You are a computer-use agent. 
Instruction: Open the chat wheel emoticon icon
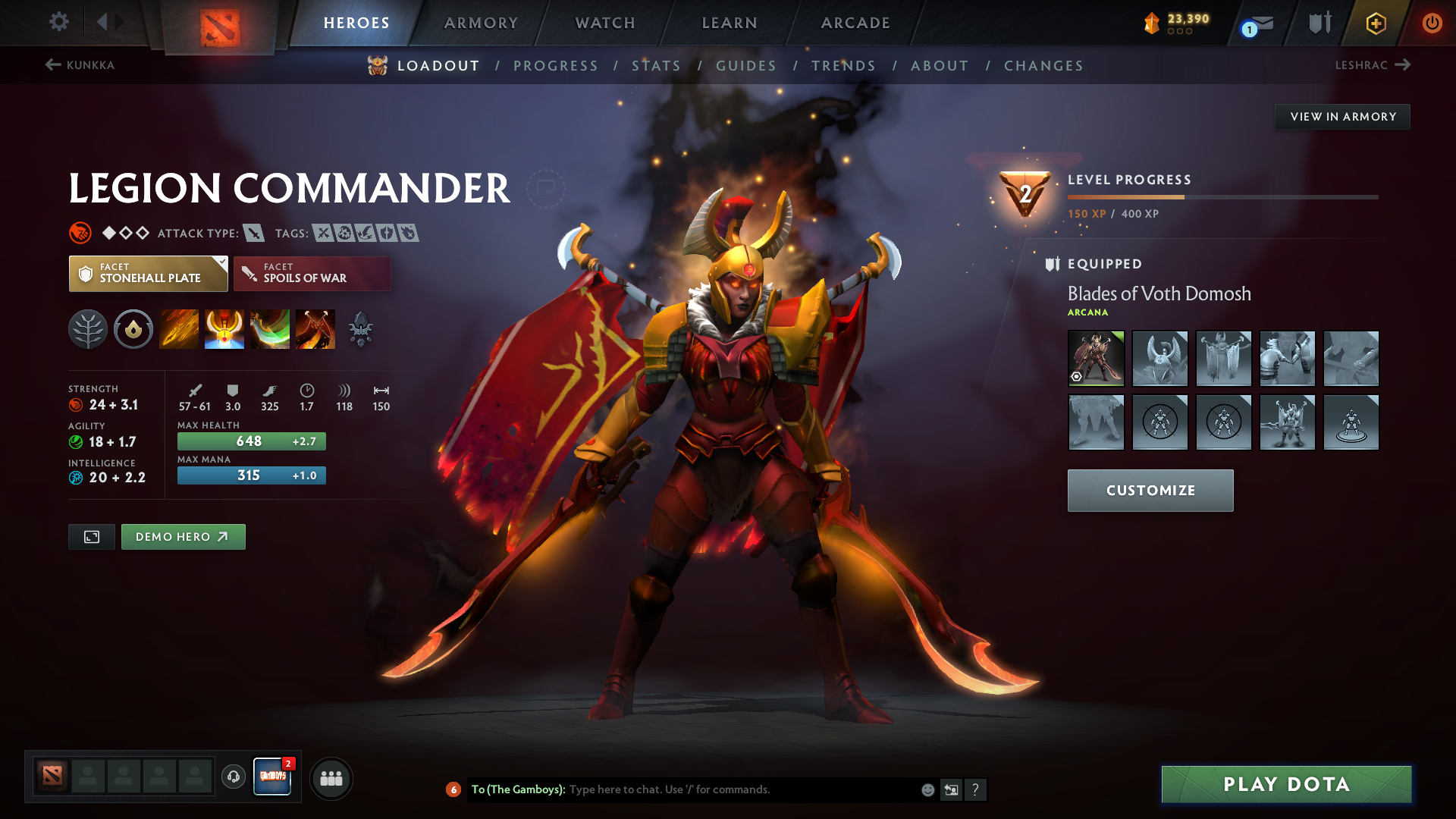927,789
